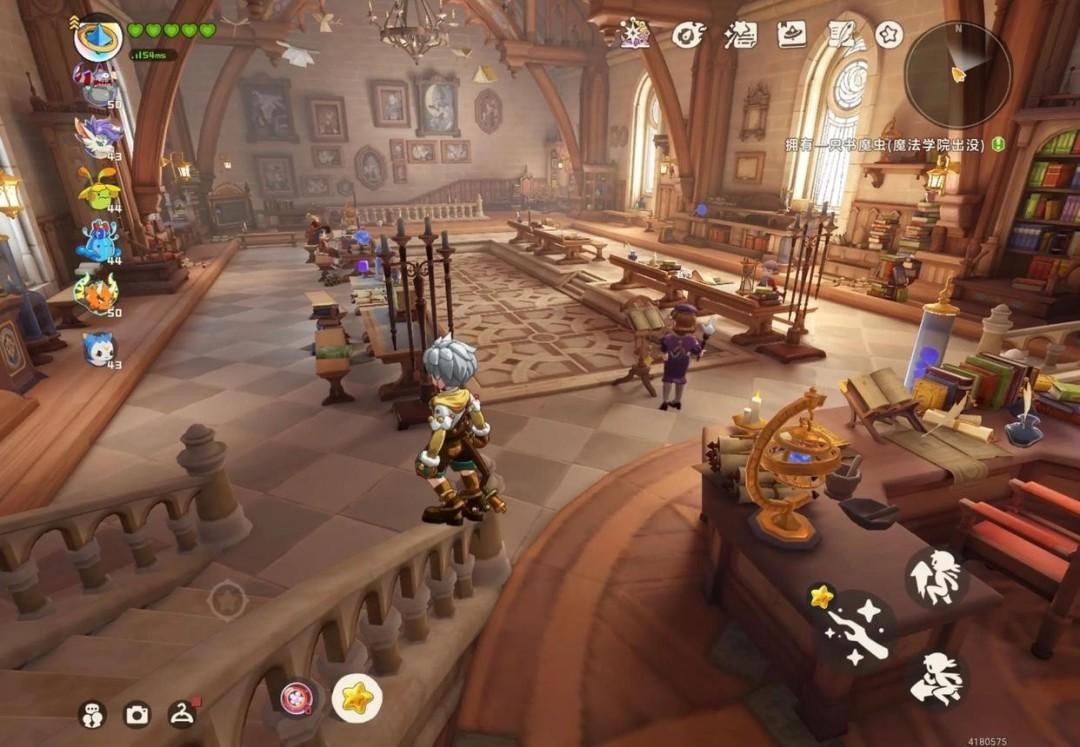Open the comet icon menu
The image size is (1080, 747).
pos(688,34)
